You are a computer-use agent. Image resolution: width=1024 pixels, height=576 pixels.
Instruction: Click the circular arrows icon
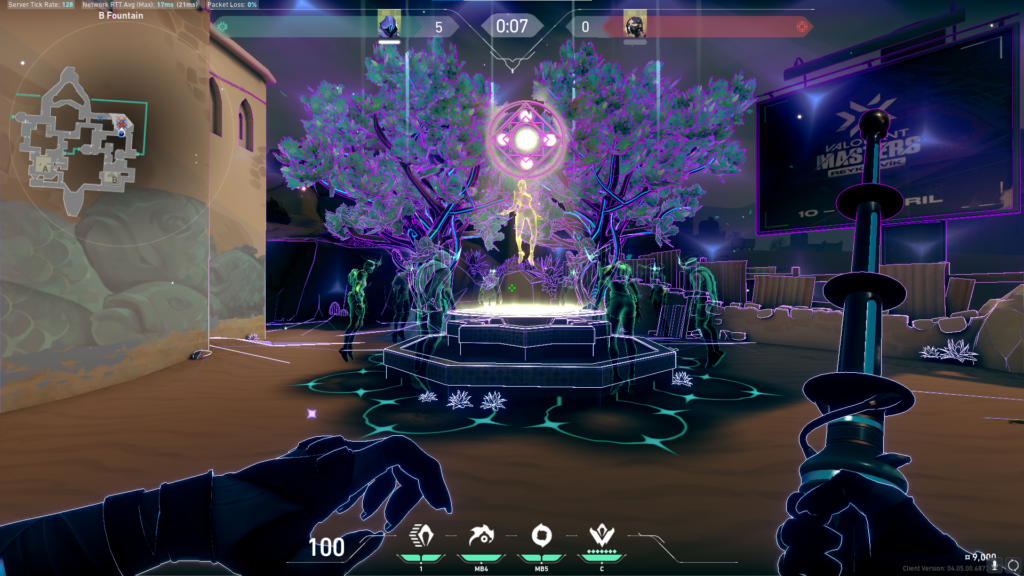(1012, 564)
